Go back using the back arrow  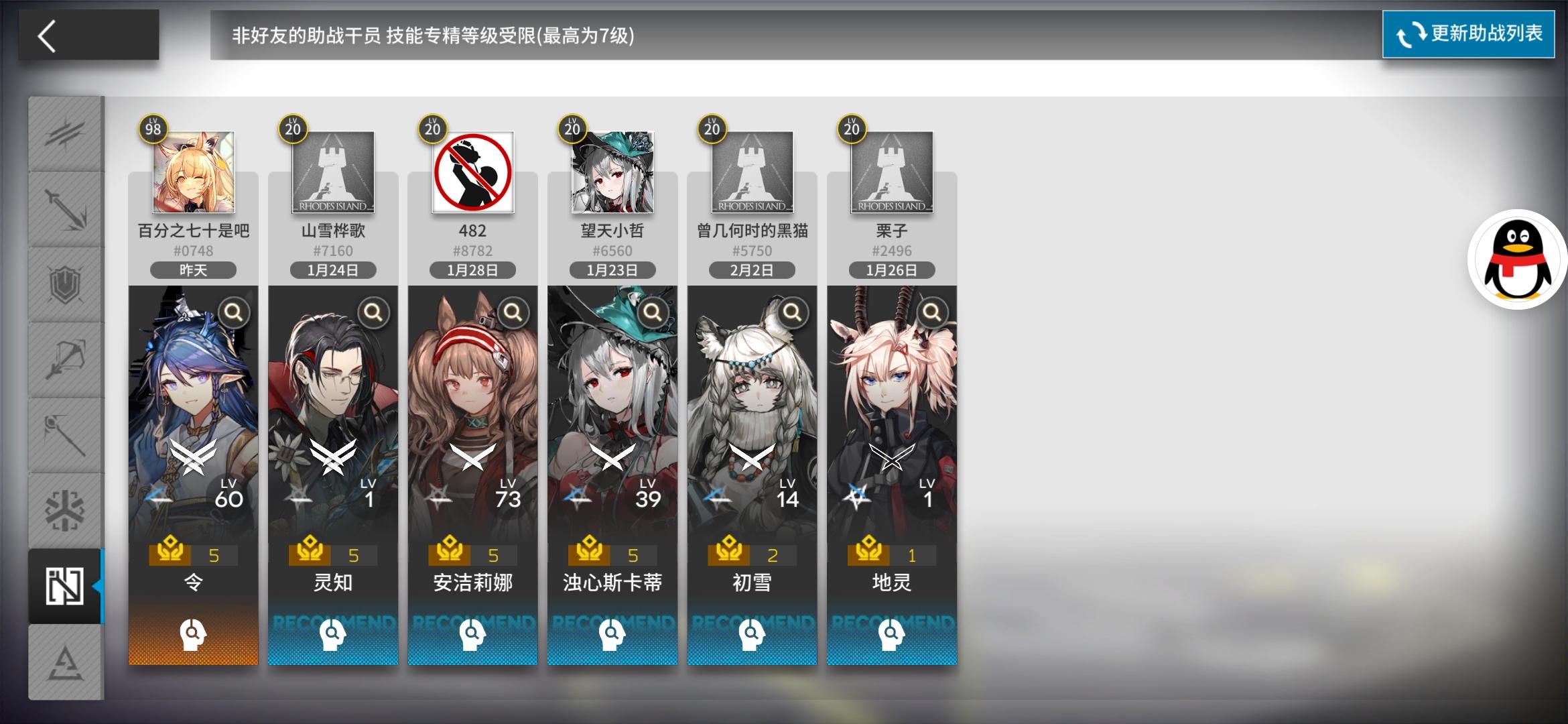tap(47, 35)
